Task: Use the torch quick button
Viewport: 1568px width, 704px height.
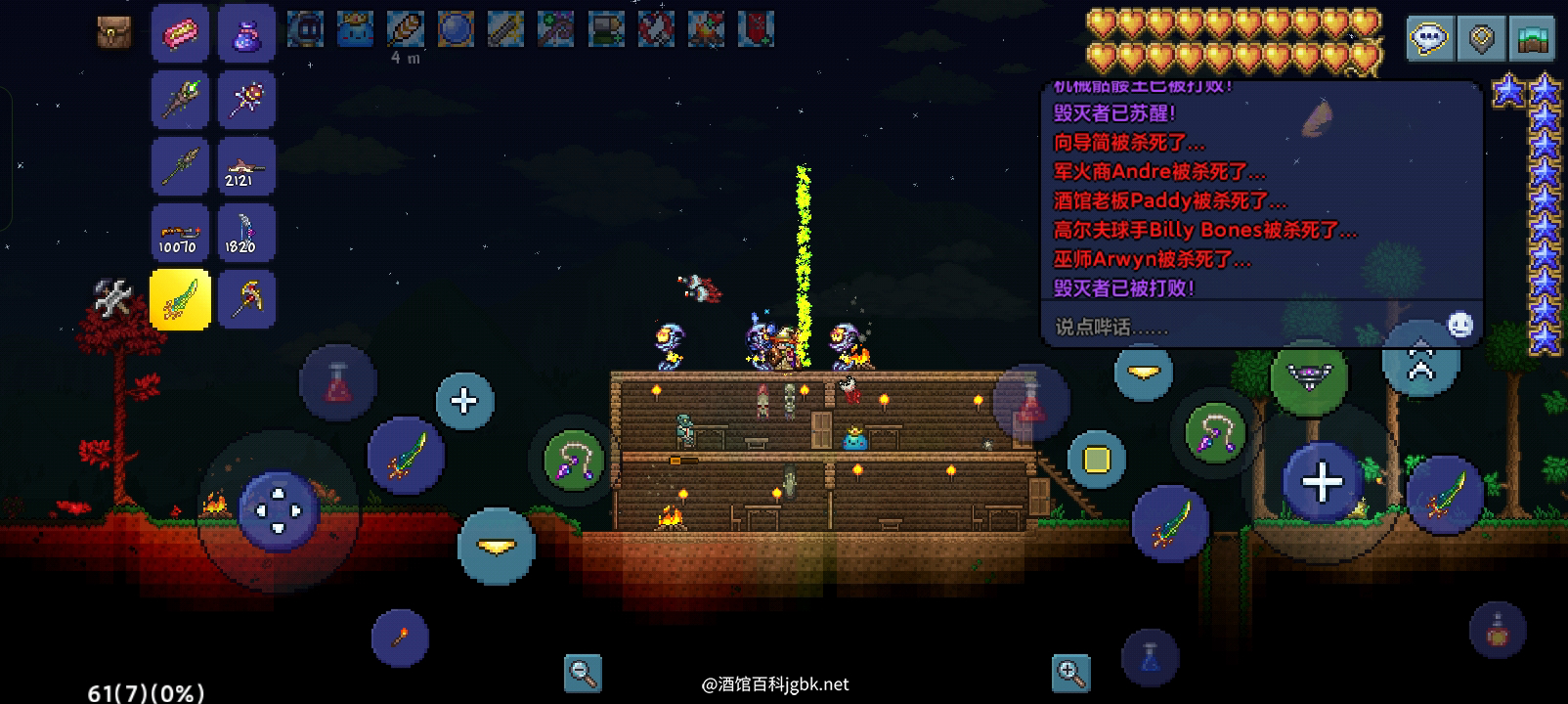Action: click(x=400, y=638)
